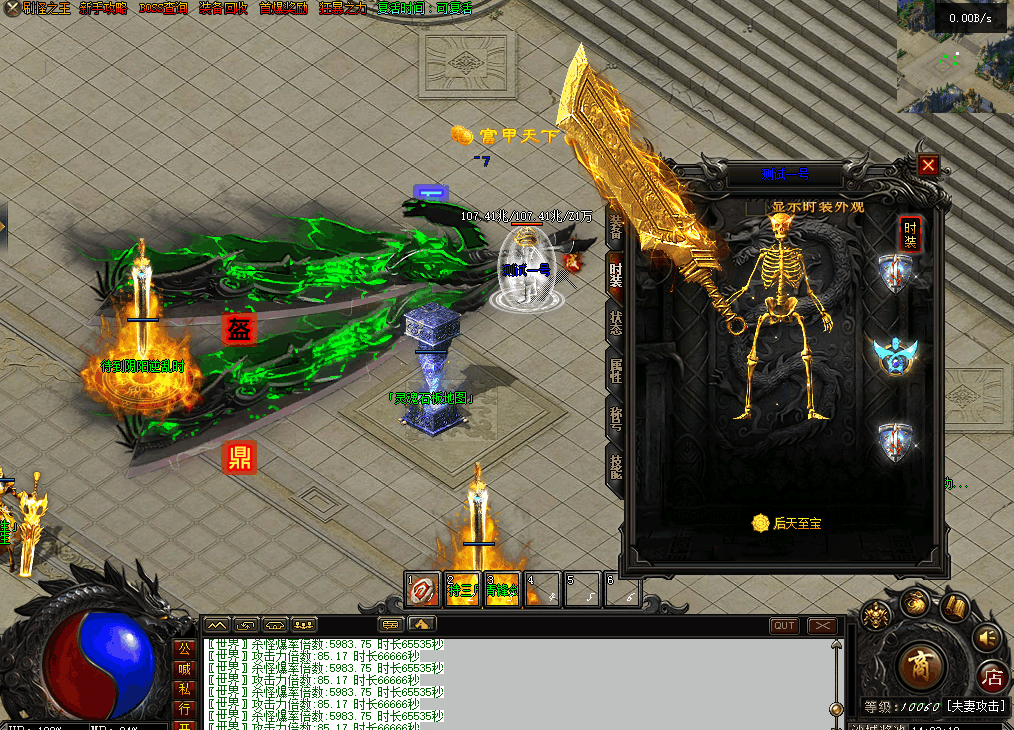This screenshot has height=730, width=1014.
Task: Show the 称号 titles tab
Action: click(616, 418)
